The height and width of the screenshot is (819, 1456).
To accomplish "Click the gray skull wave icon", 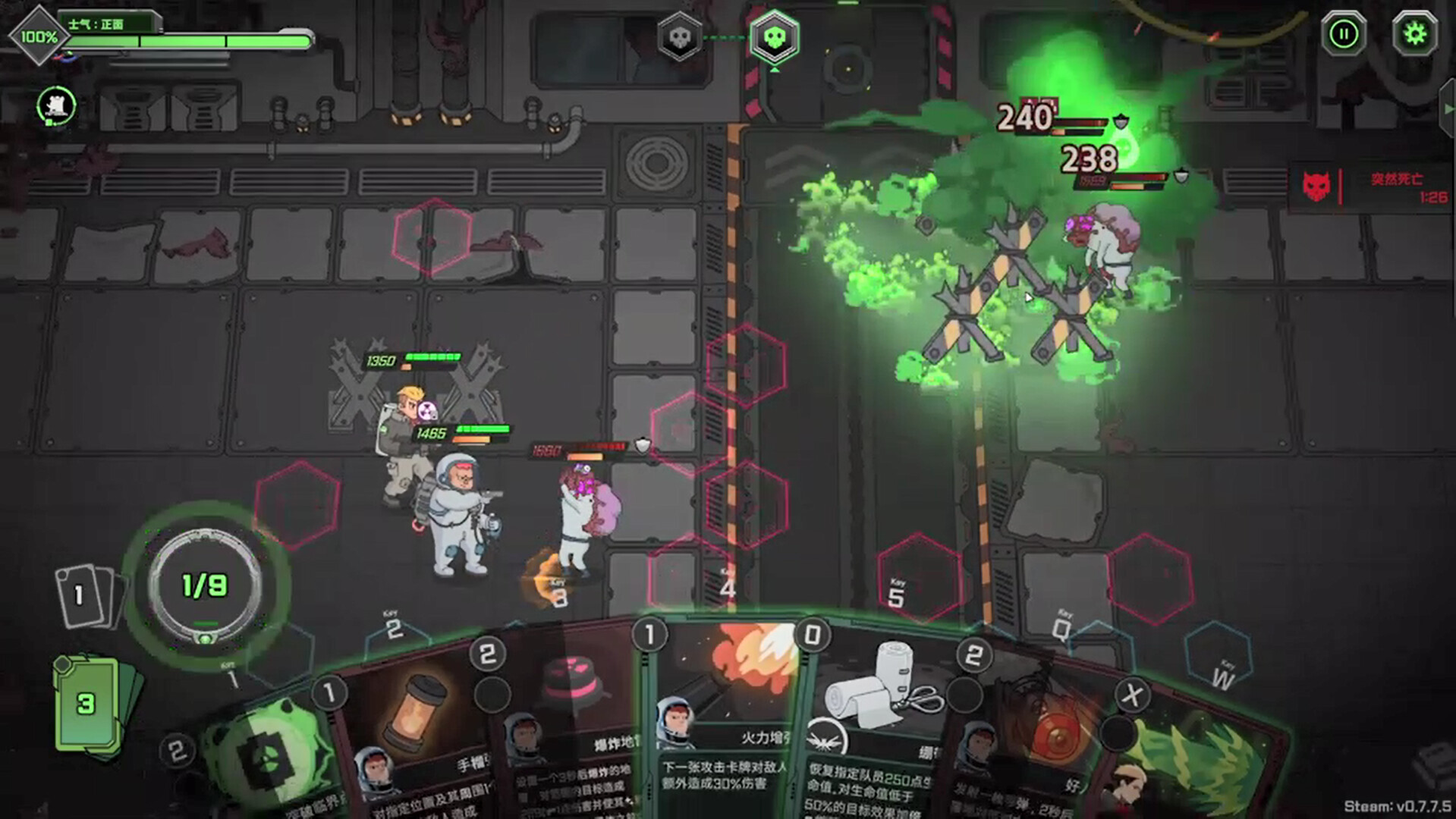I will [681, 36].
